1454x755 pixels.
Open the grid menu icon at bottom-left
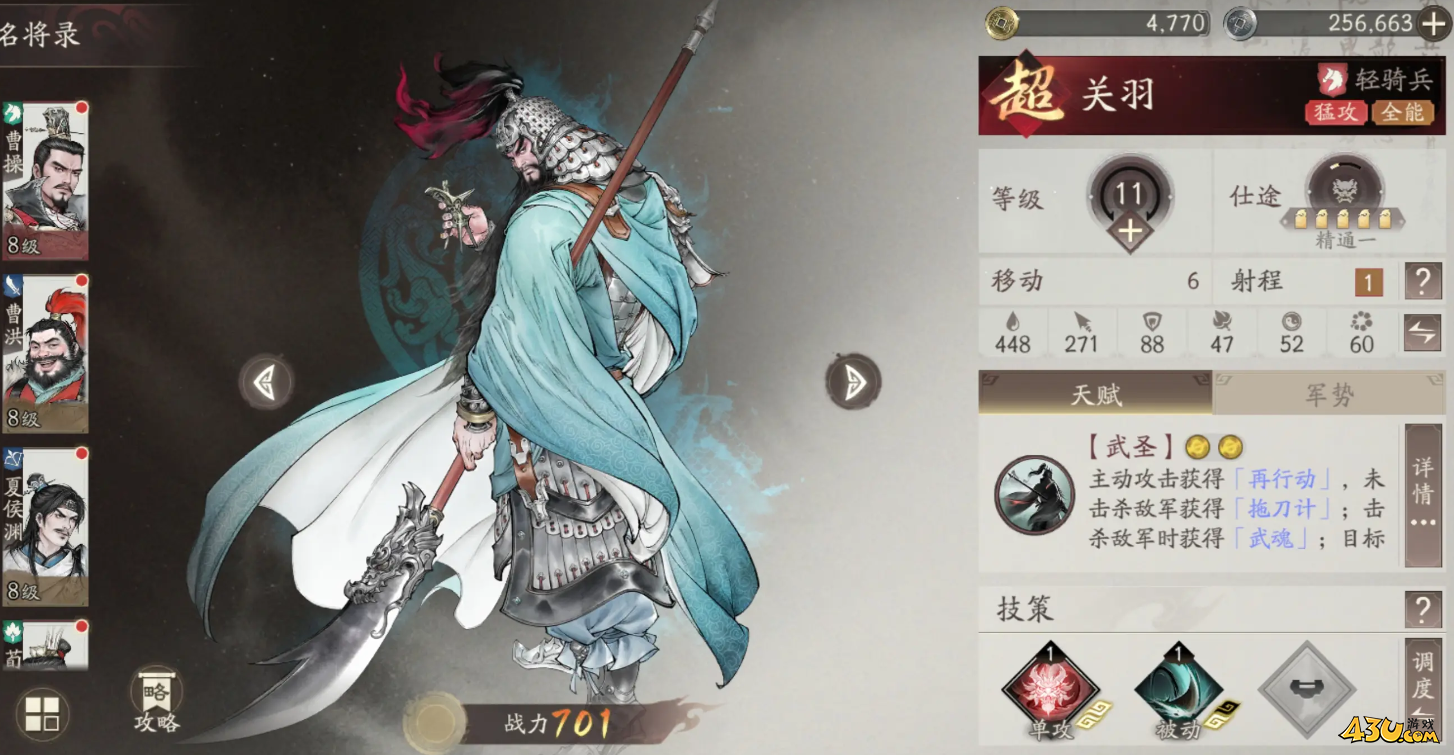[x=42, y=712]
